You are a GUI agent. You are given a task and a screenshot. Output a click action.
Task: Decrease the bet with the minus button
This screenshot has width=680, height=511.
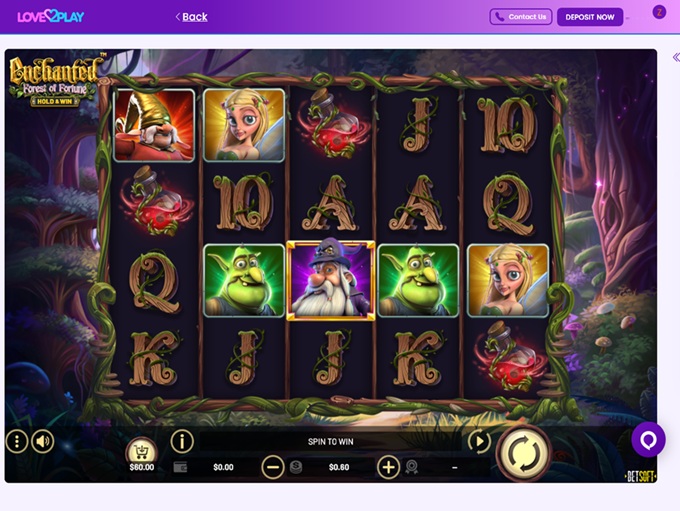pyautogui.click(x=273, y=466)
